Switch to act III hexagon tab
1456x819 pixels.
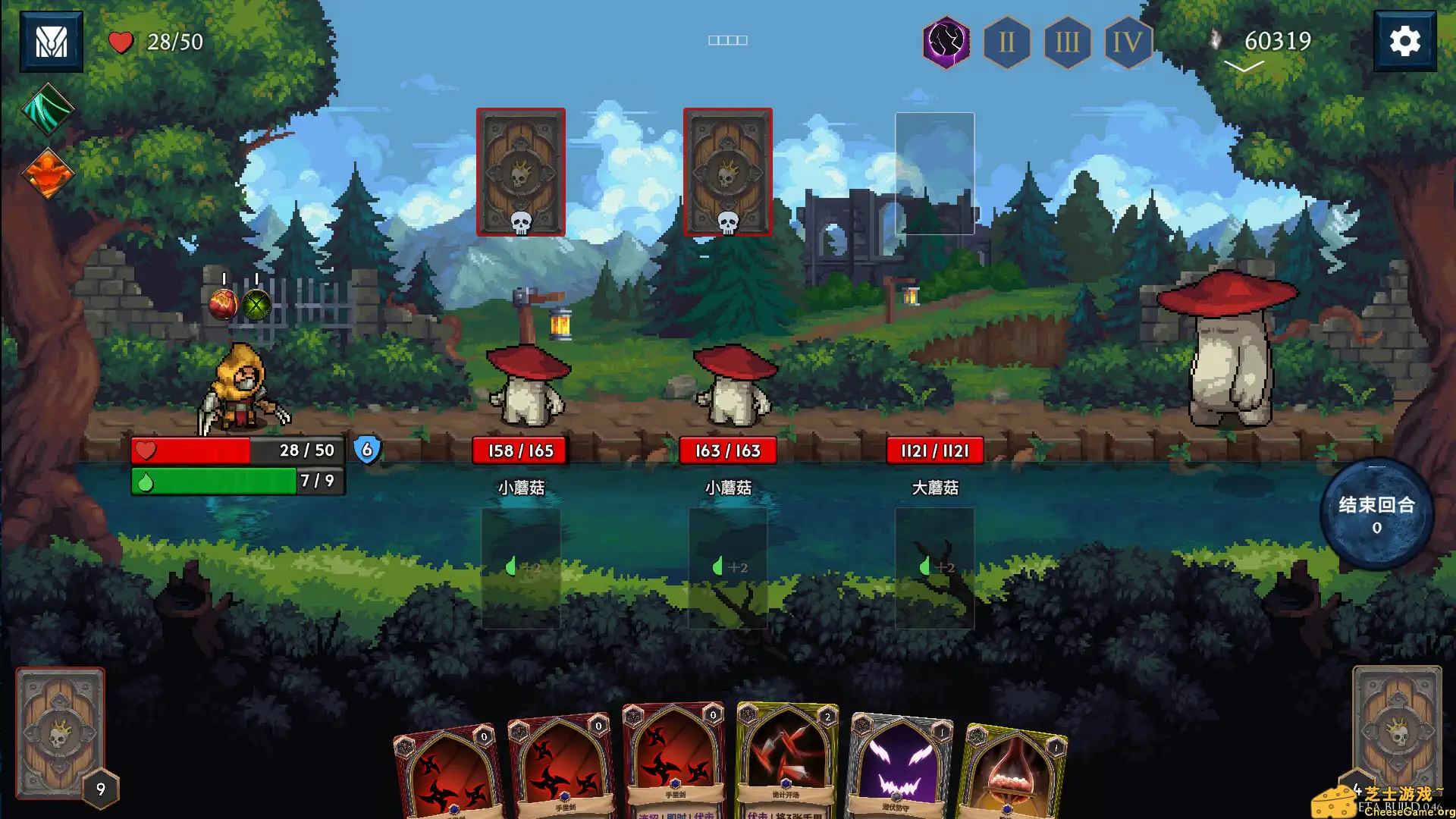coord(1066,42)
